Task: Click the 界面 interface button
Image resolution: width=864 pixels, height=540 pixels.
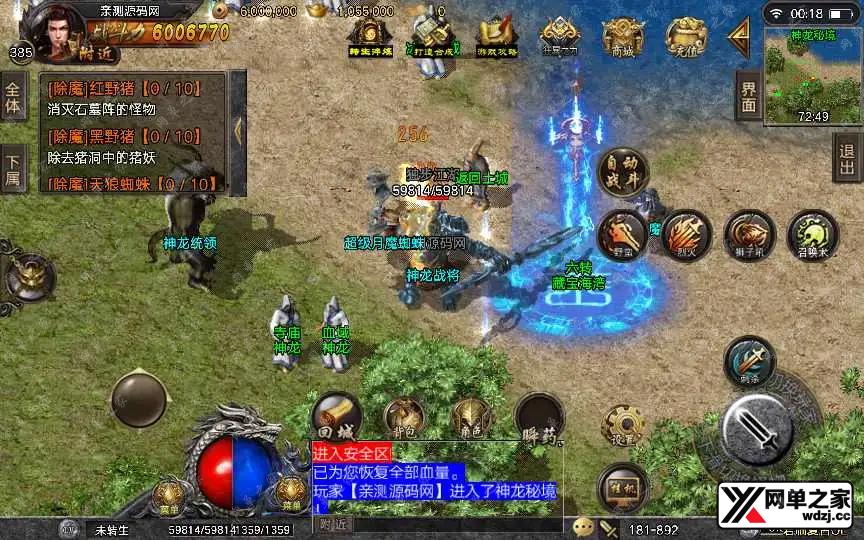Action: pyautogui.click(x=749, y=97)
